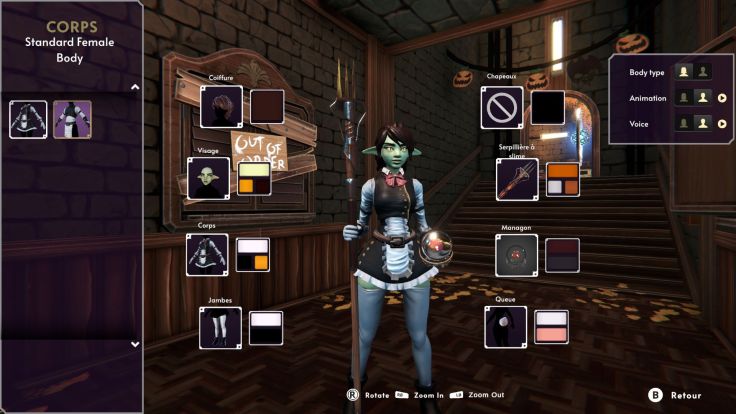Image resolution: width=736 pixels, height=414 pixels.
Task: Open the Serpillière à slime mop slot
Action: [517, 178]
